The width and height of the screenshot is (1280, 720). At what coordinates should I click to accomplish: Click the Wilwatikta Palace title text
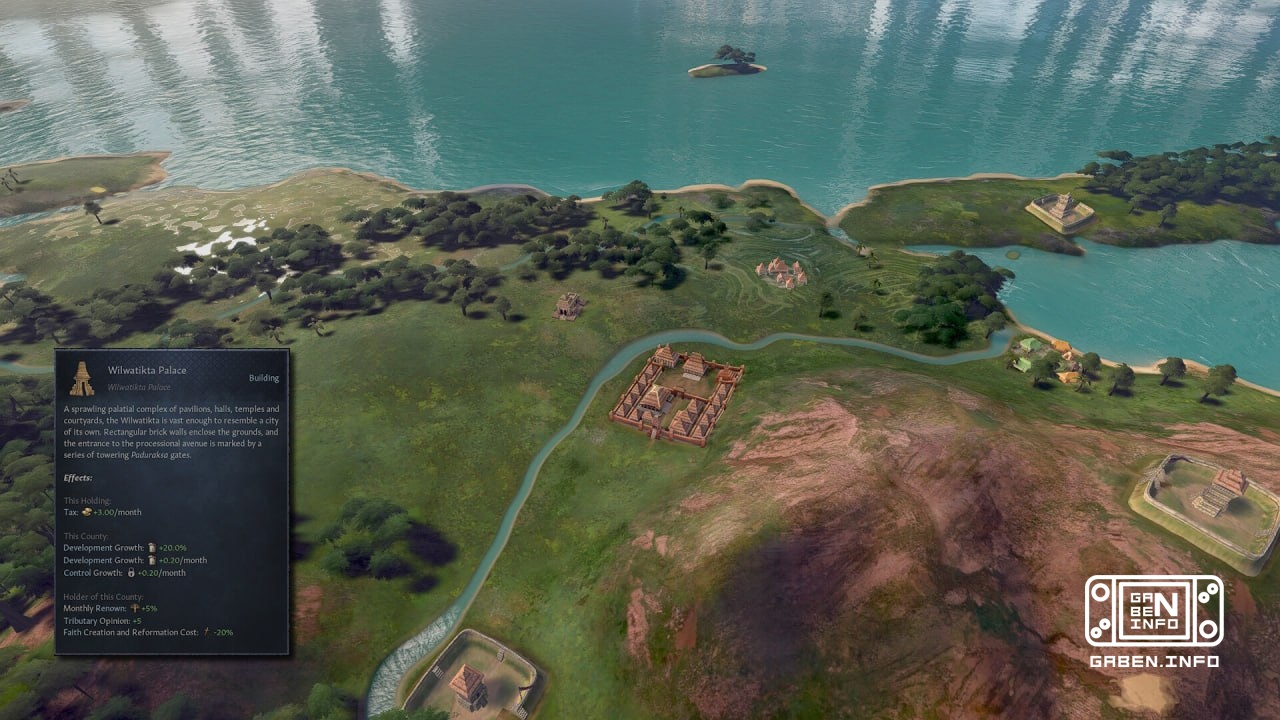click(147, 370)
